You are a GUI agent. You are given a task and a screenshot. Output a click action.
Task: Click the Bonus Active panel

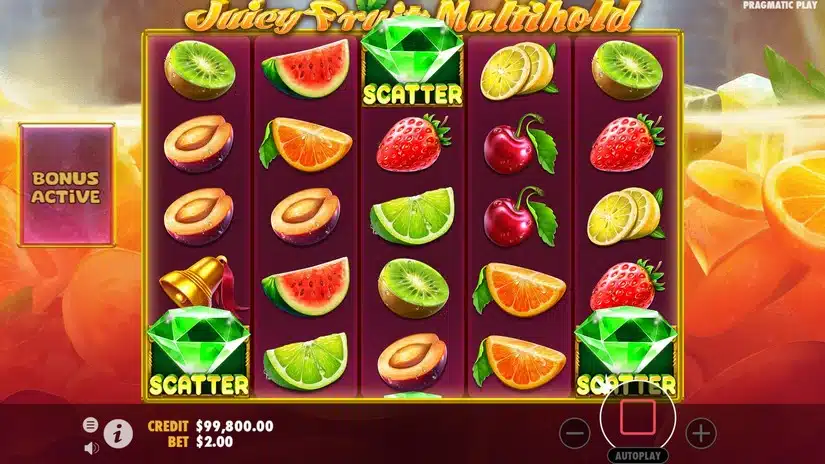click(x=66, y=186)
